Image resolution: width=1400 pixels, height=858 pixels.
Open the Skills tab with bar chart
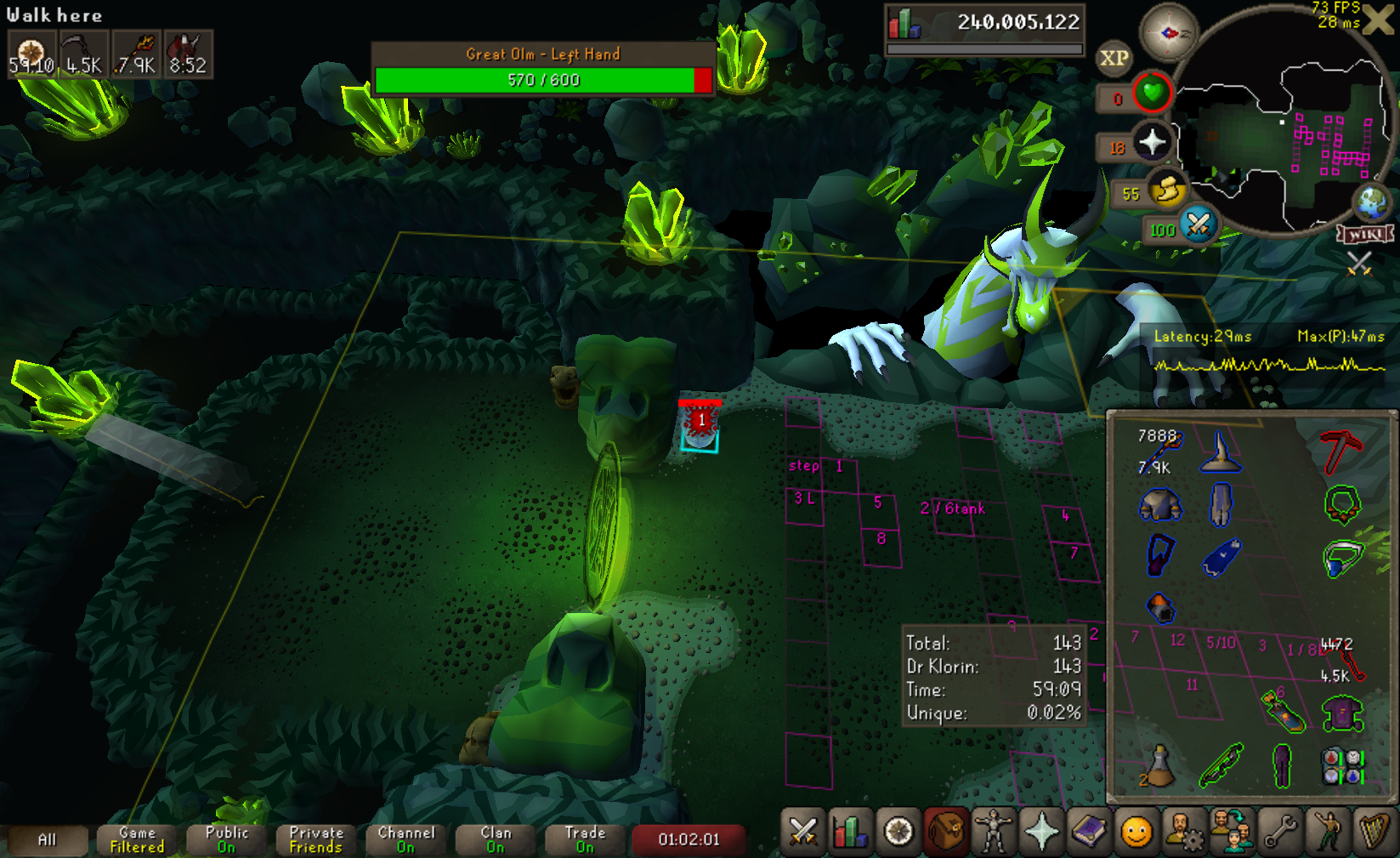[850, 832]
